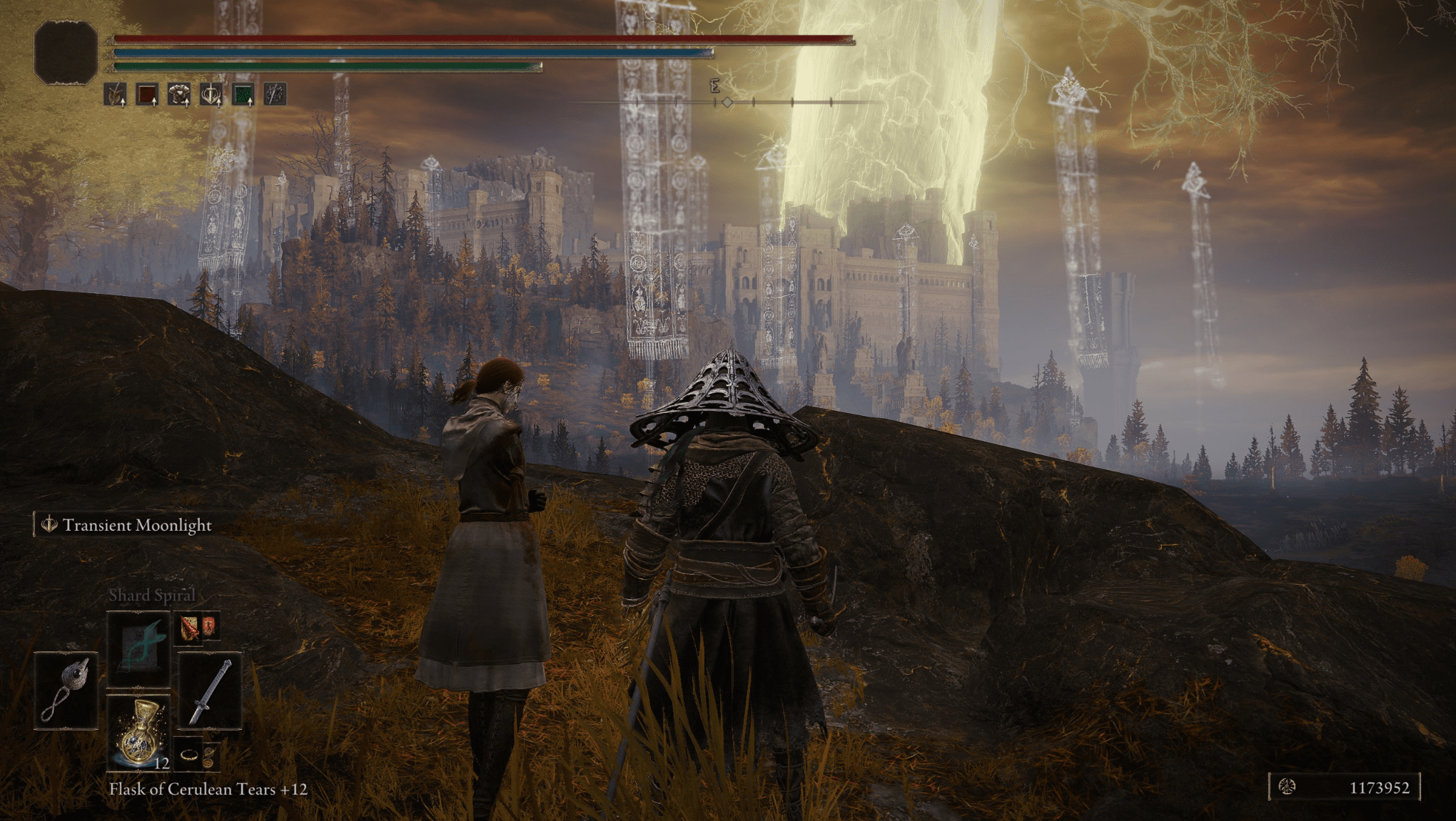The height and width of the screenshot is (821, 1456).
Task: Select the lantern left-hand slot
Action: tap(66, 690)
